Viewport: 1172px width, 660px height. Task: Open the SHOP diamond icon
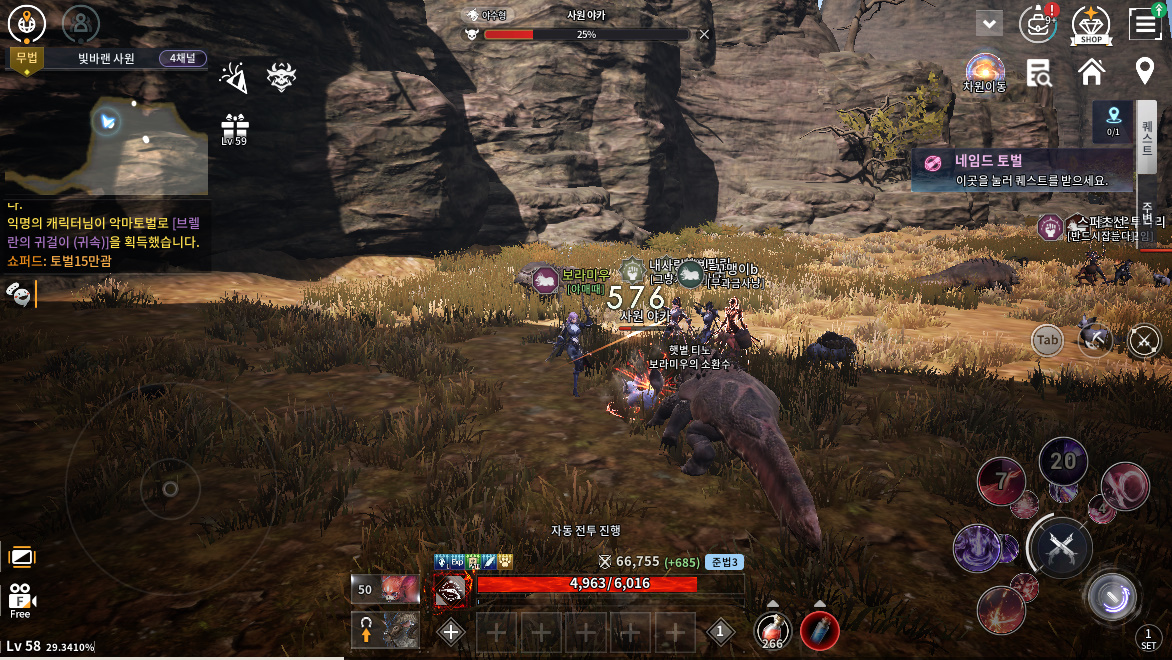(x=1091, y=24)
